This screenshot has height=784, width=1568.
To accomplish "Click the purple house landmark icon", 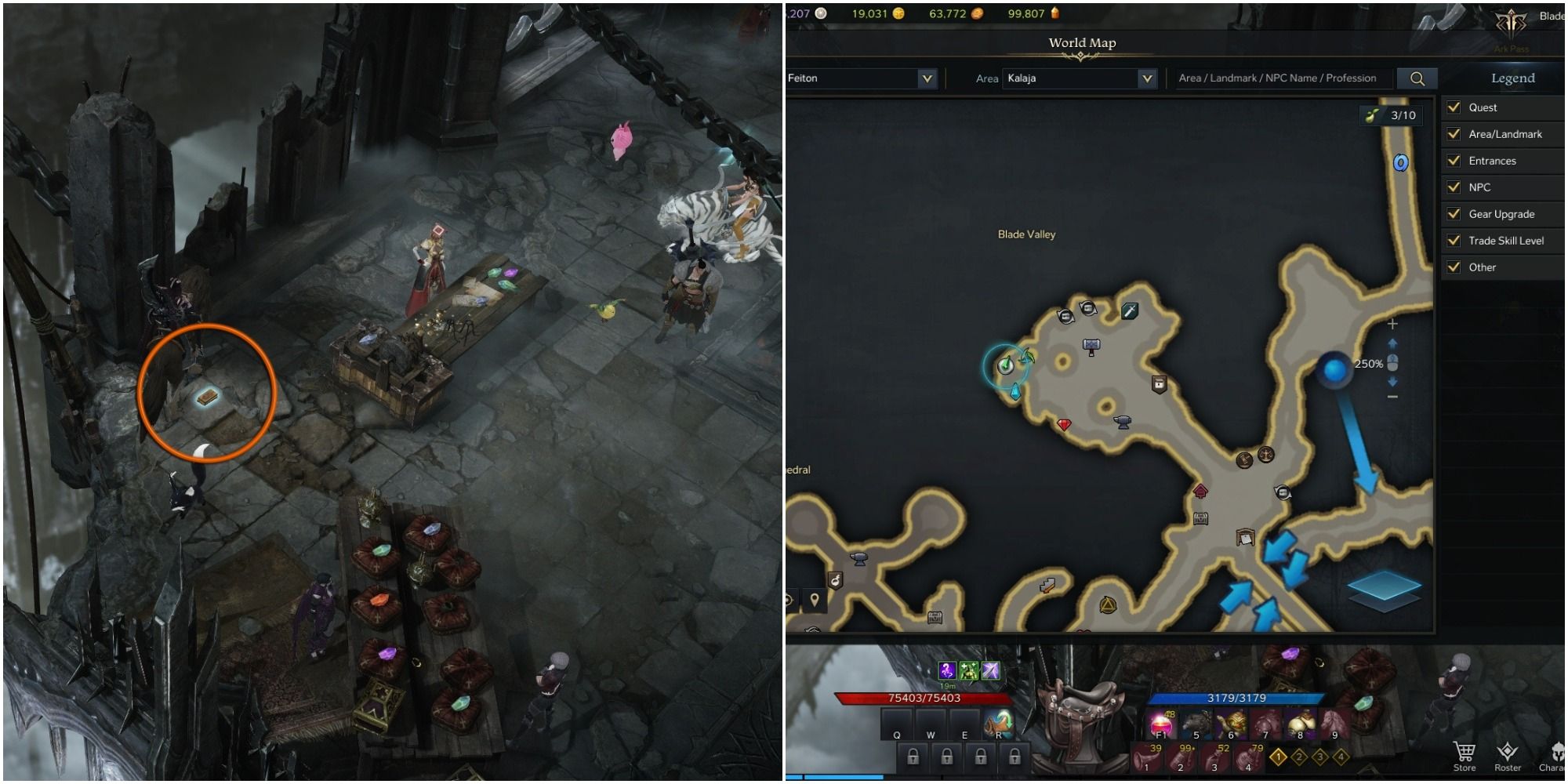I will pyautogui.click(x=1200, y=492).
